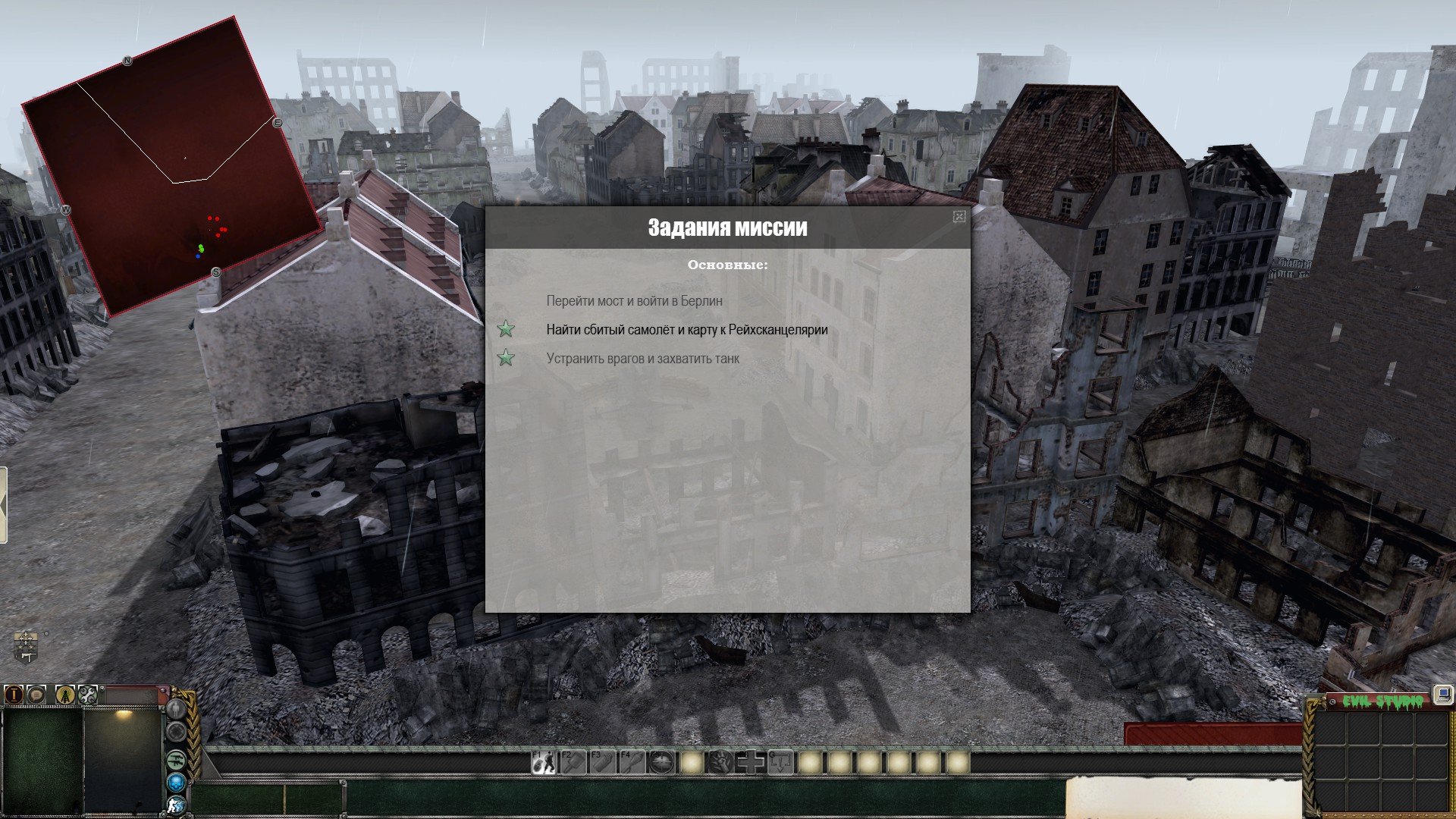Activate the F1 hotbar action
This screenshot has height=819, width=1456.
click(543, 762)
